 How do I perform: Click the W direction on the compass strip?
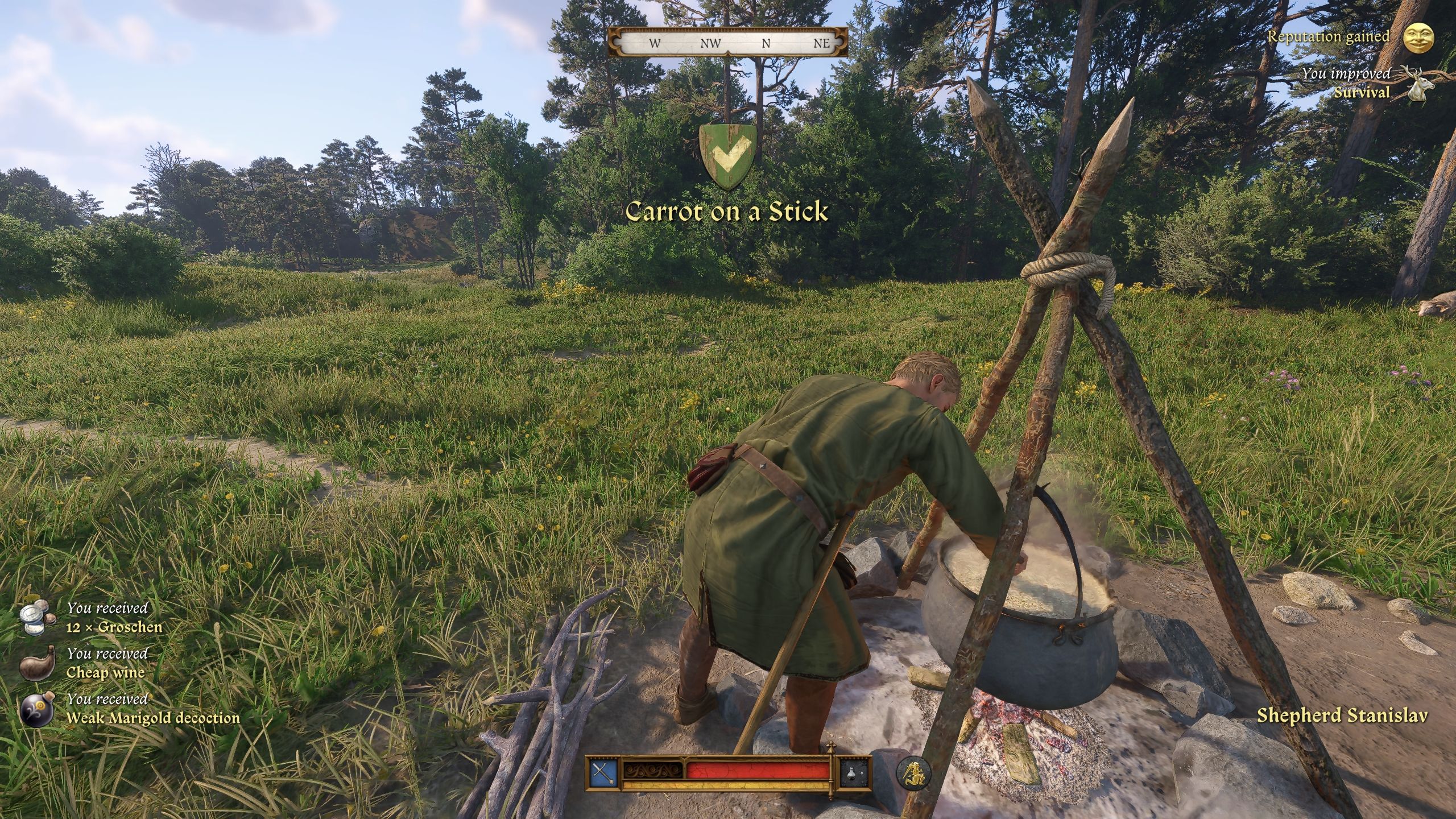click(655, 43)
